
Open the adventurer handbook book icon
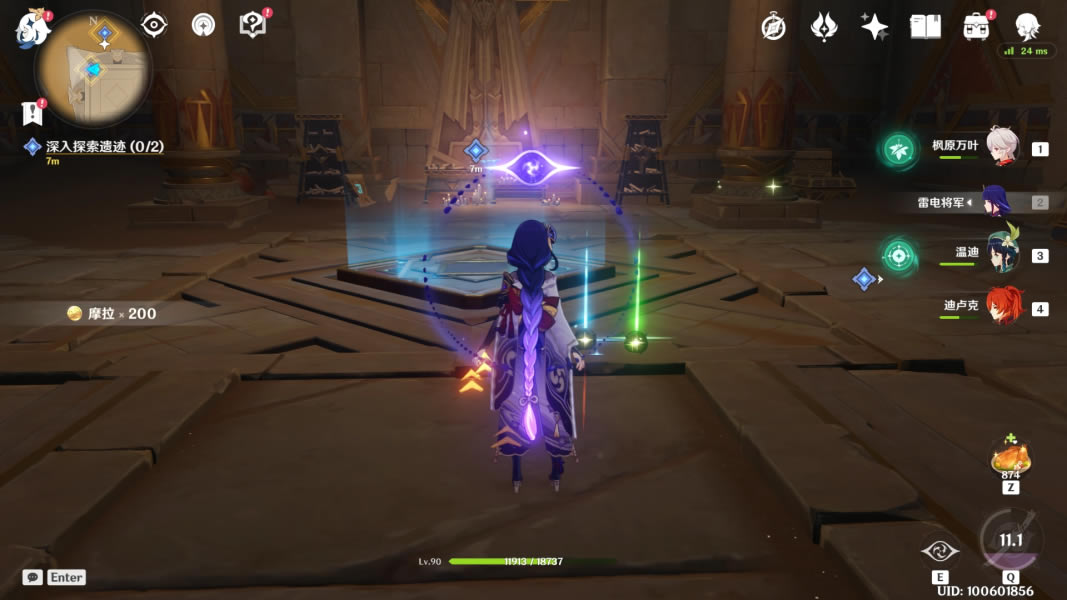(925, 27)
